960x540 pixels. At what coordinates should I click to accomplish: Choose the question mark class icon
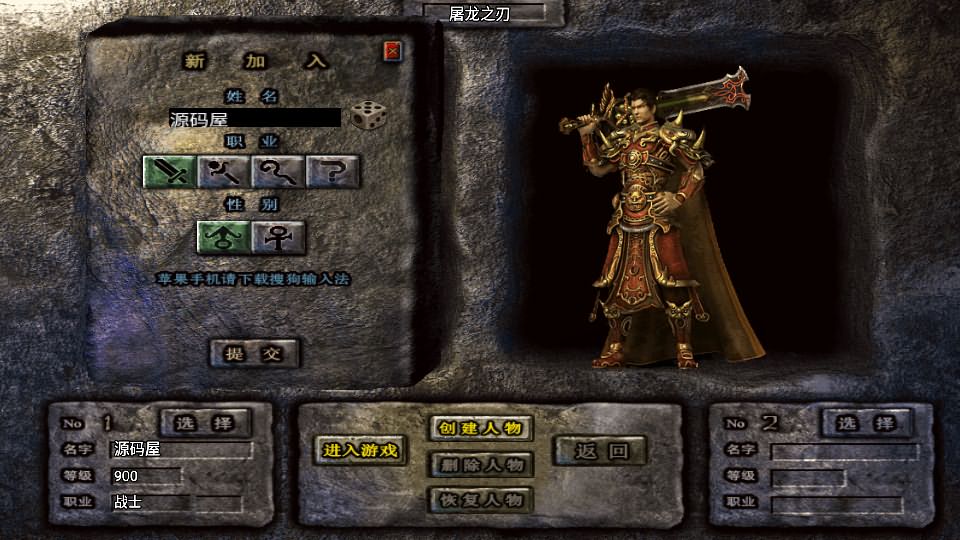click(333, 173)
